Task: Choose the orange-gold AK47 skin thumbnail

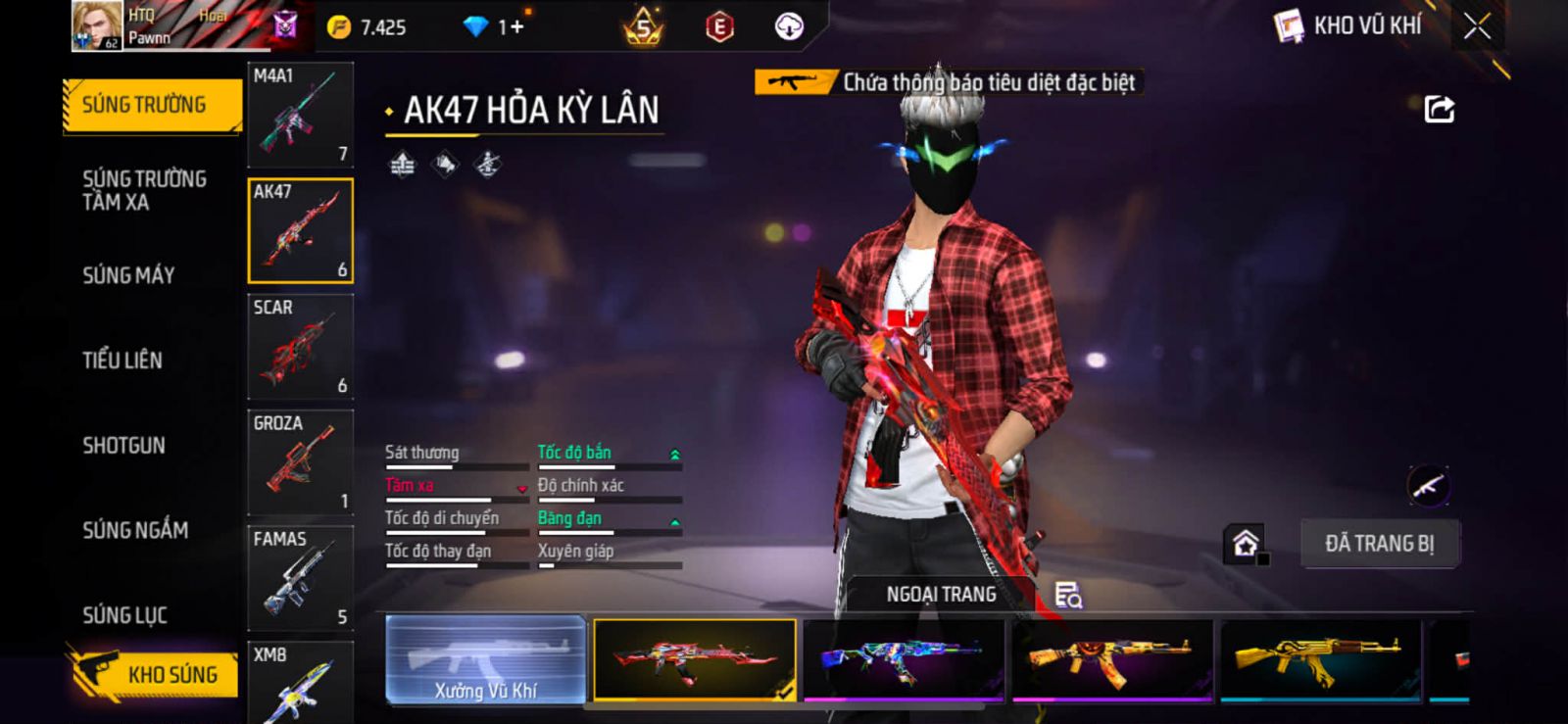Action: click(x=1112, y=659)
